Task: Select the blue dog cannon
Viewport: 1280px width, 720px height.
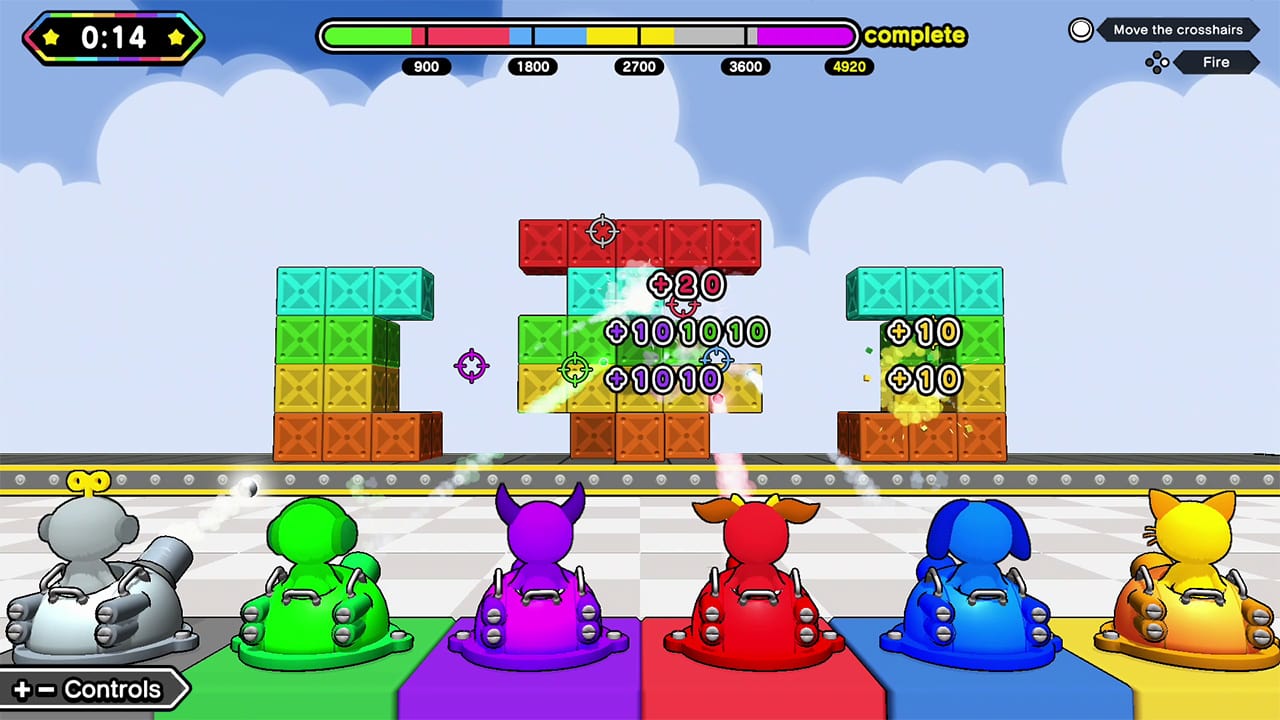Action: pos(975,580)
